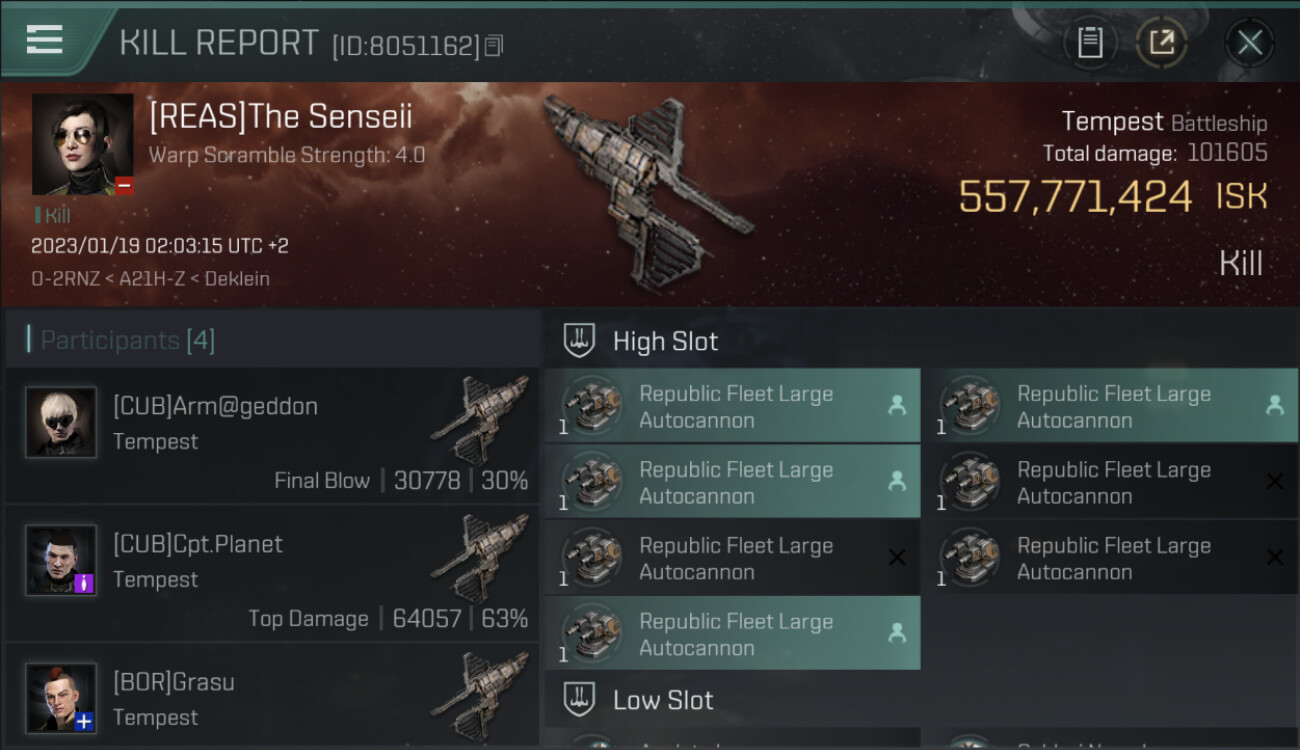Open Arm@geddon's portrait

point(61,423)
